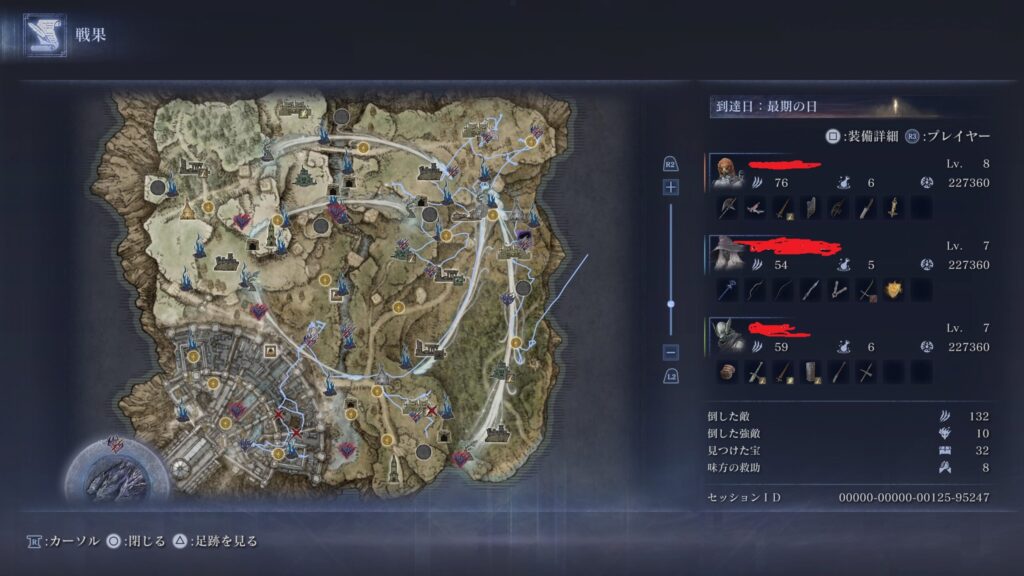This screenshot has width=1024, height=576.
Task: Inspect the golden shield item in second player's loadout
Action: [x=893, y=290]
